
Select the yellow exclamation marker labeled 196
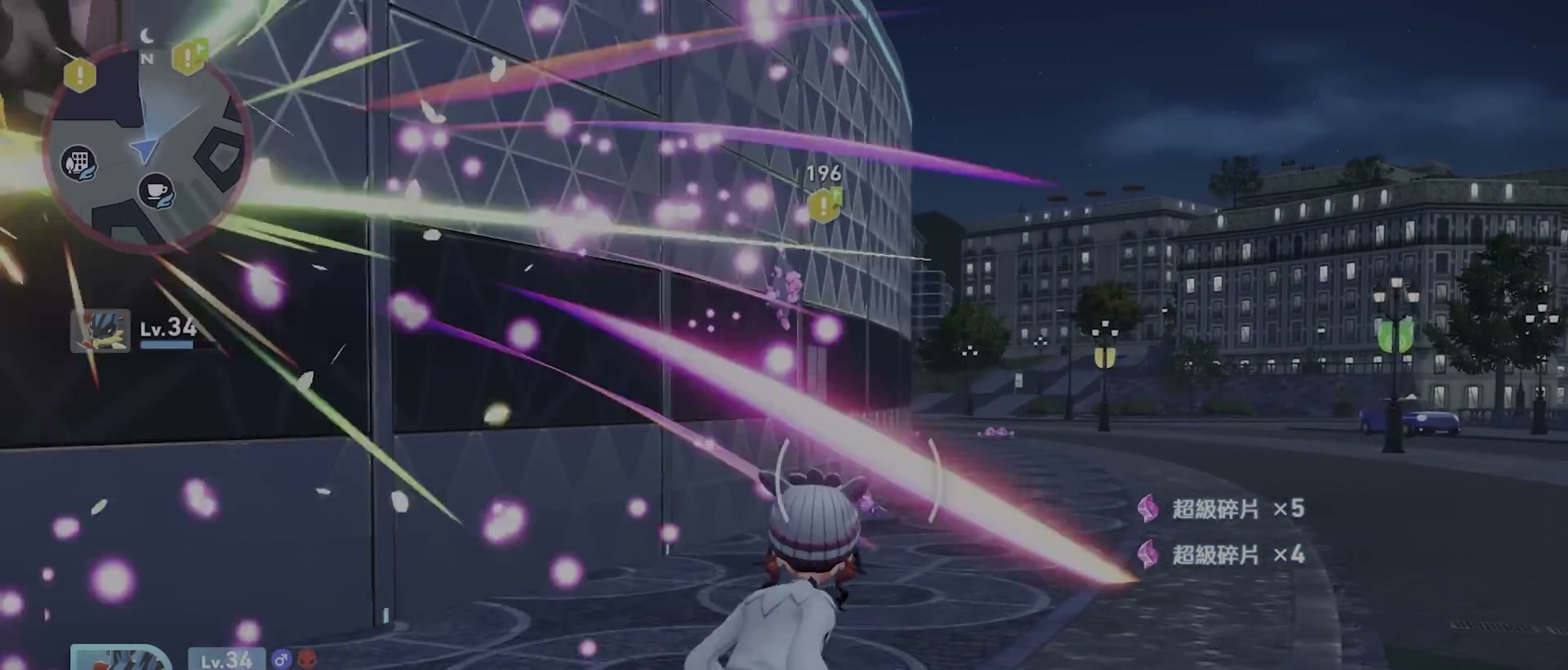click(x=823, y=205)
